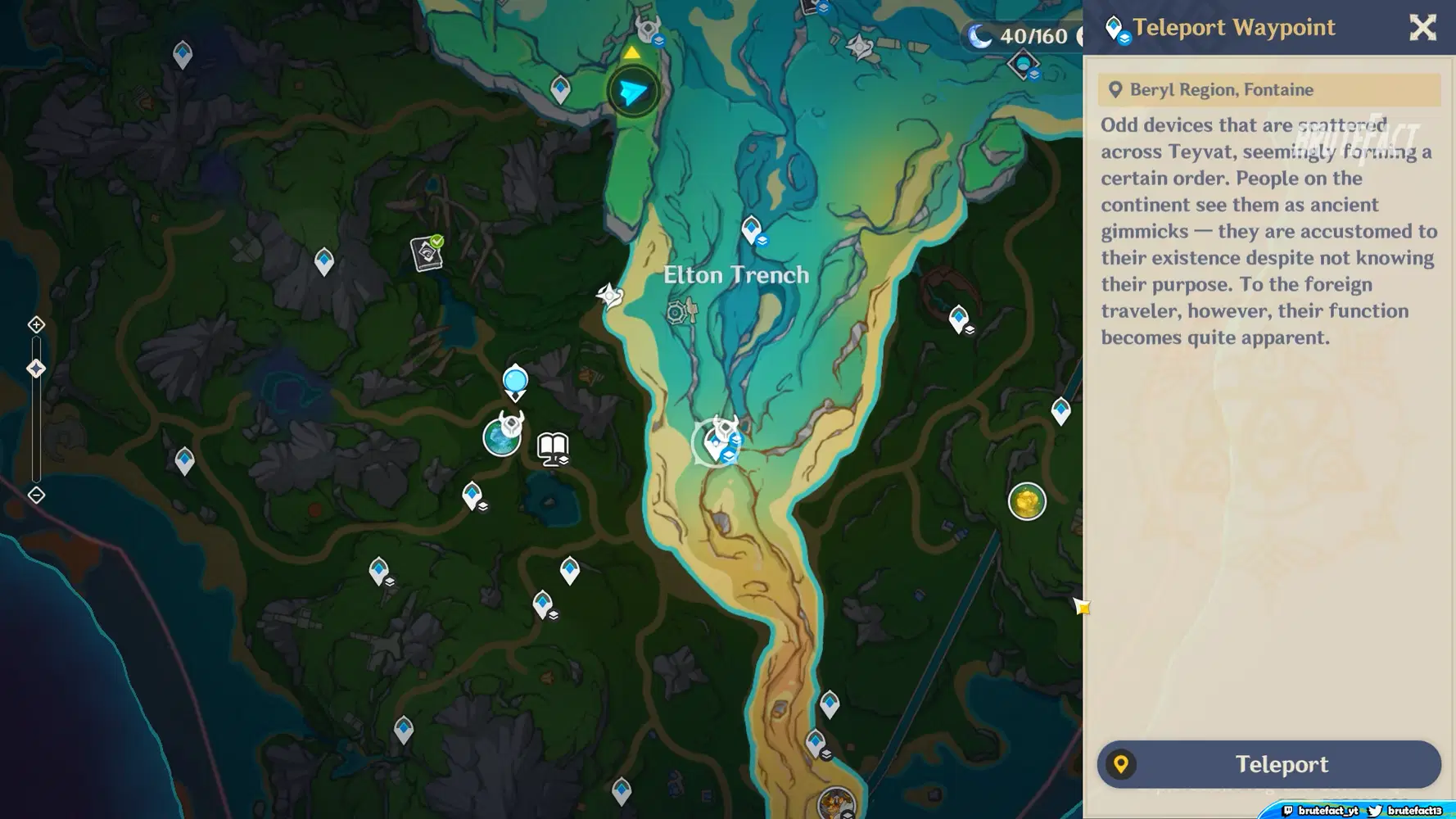1456x819 pixels.
Task: Select the gear mechanism marker near Elton Trench
Action: (678, 311)
